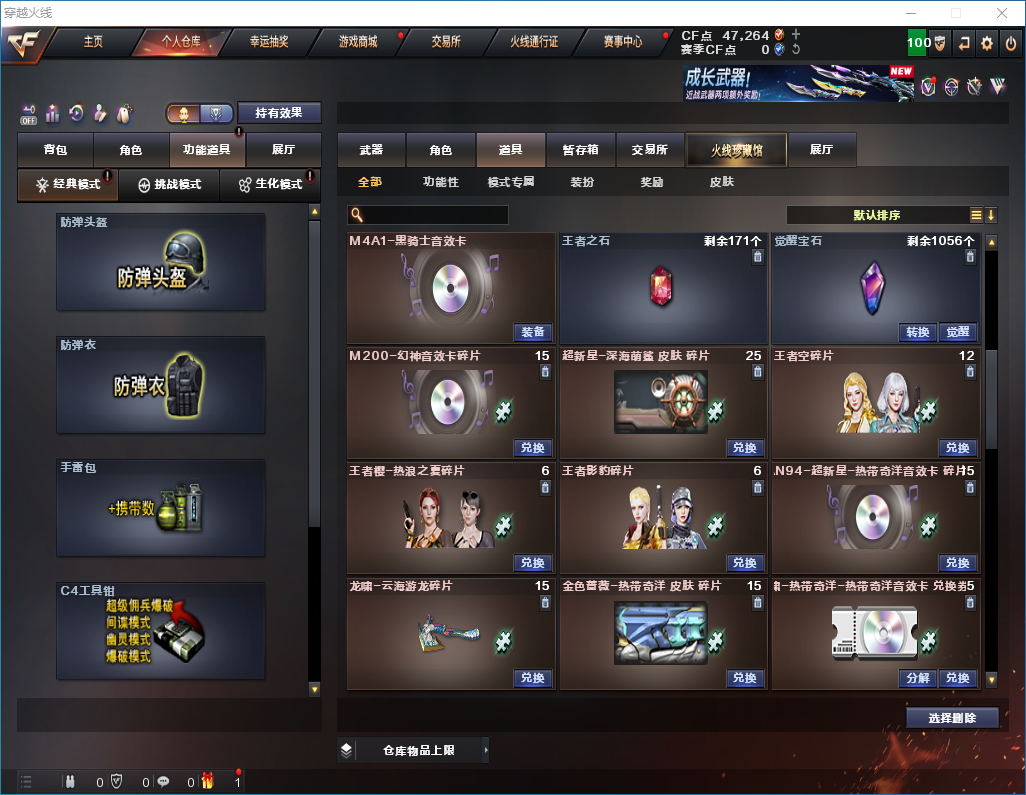Go to the 幸运抽奖 lucky draw page
Screen dimensions: 1026x795
(268, 42)
